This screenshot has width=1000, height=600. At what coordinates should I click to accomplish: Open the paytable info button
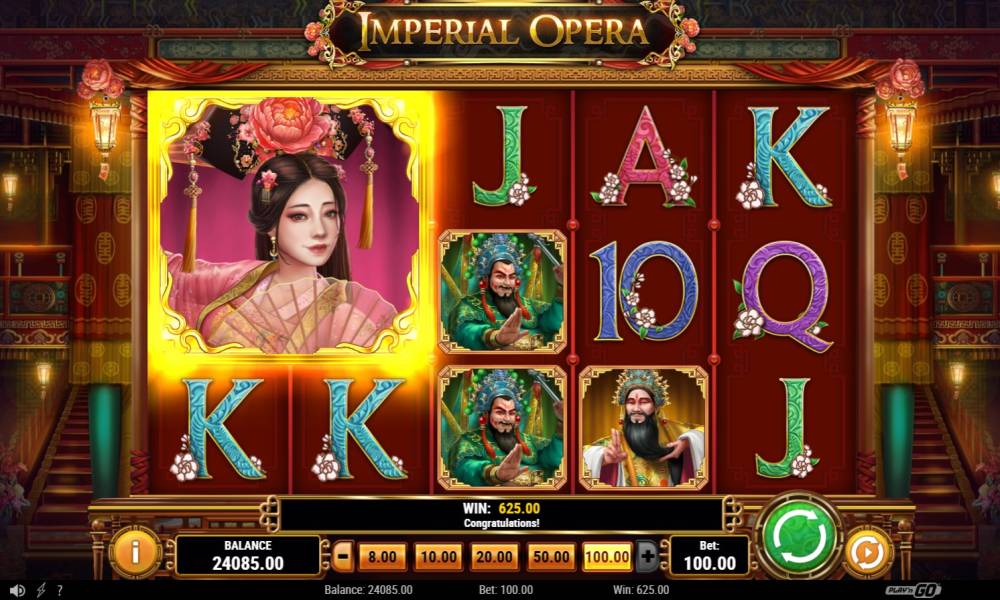[x=134, y=552]
